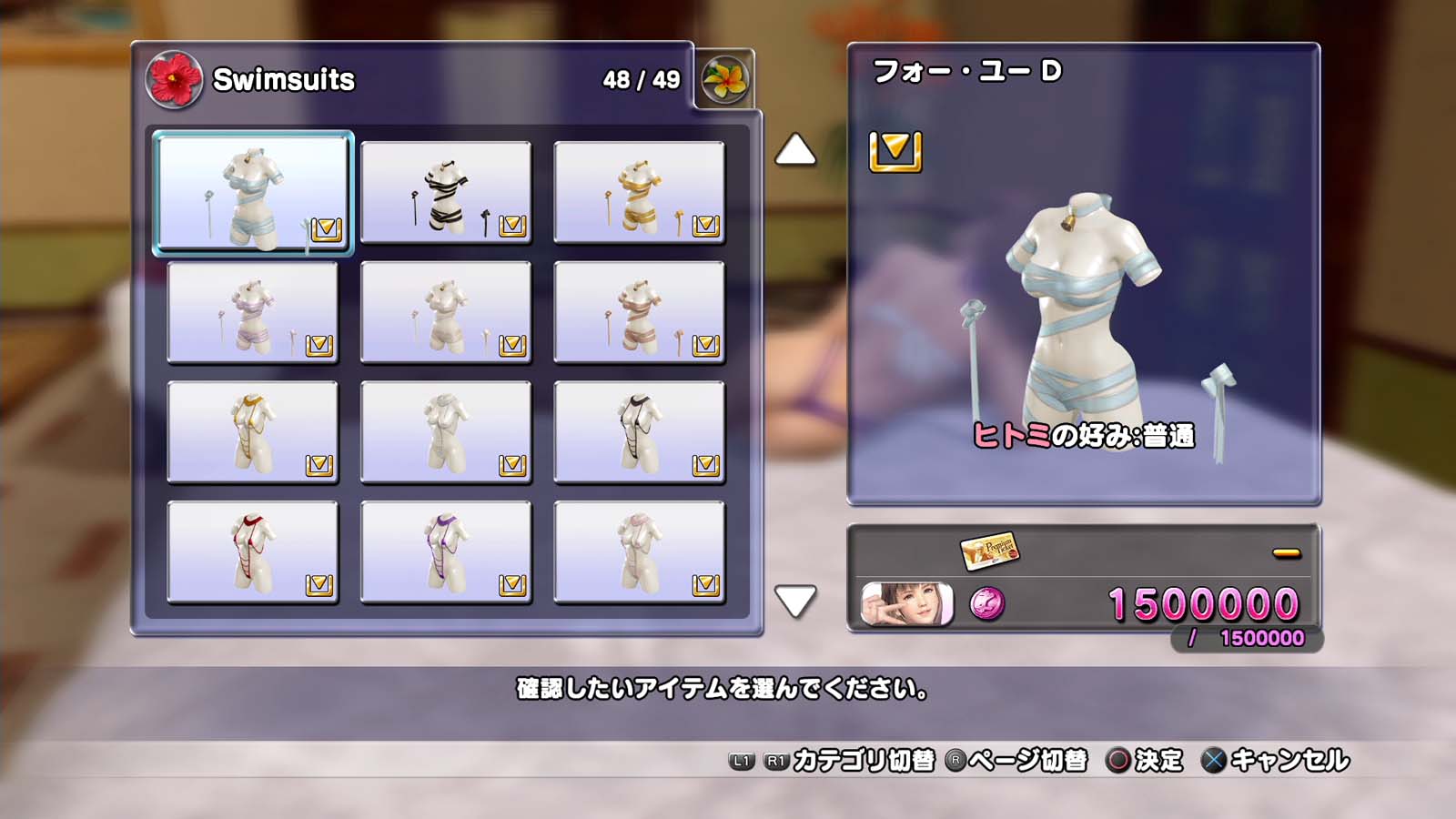1456x819 pixels.
Task: Open the red hibiscus Swimsuits category
Action: [x=174, y=79]
